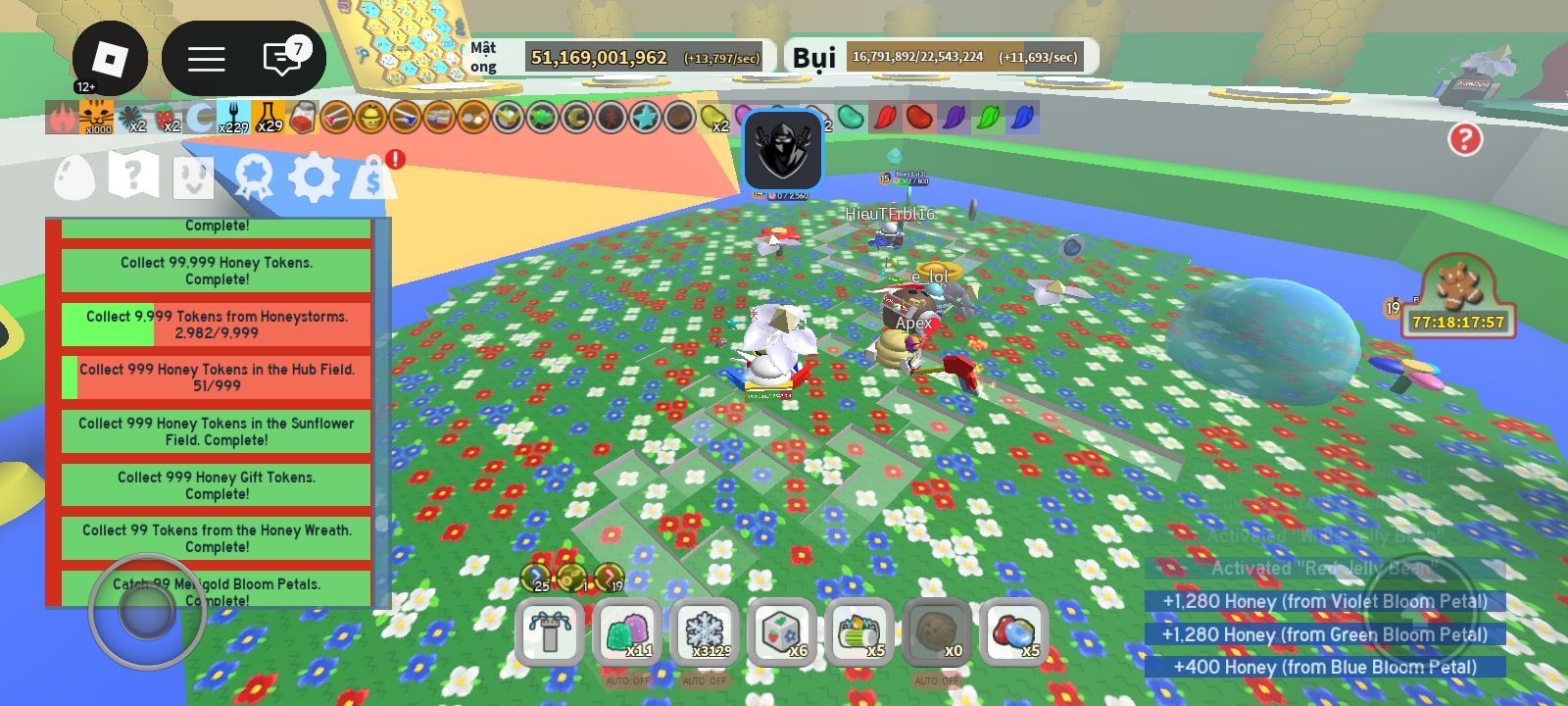Open the hamburger menu at top
This screenshot has height=706, width=1568.
(206, 59)
